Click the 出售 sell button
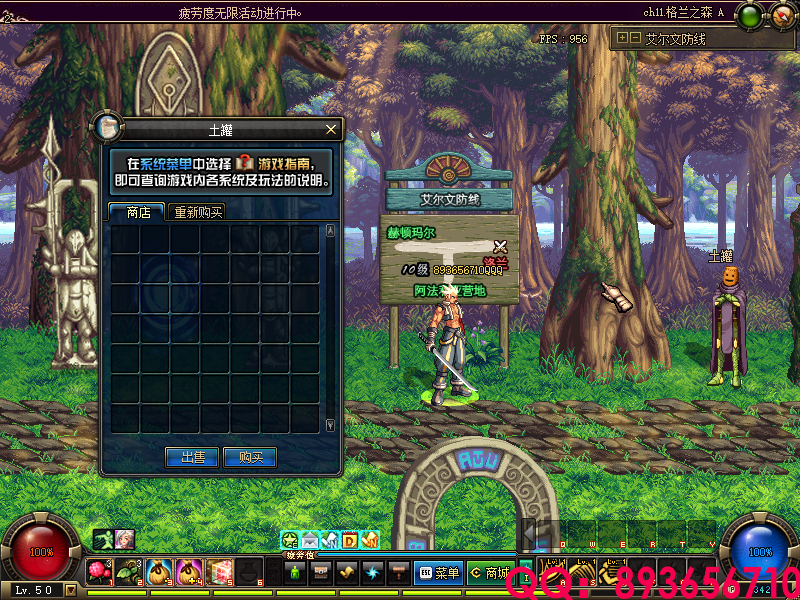The height and width of the screenshot is (600, 800). (192, 457)
